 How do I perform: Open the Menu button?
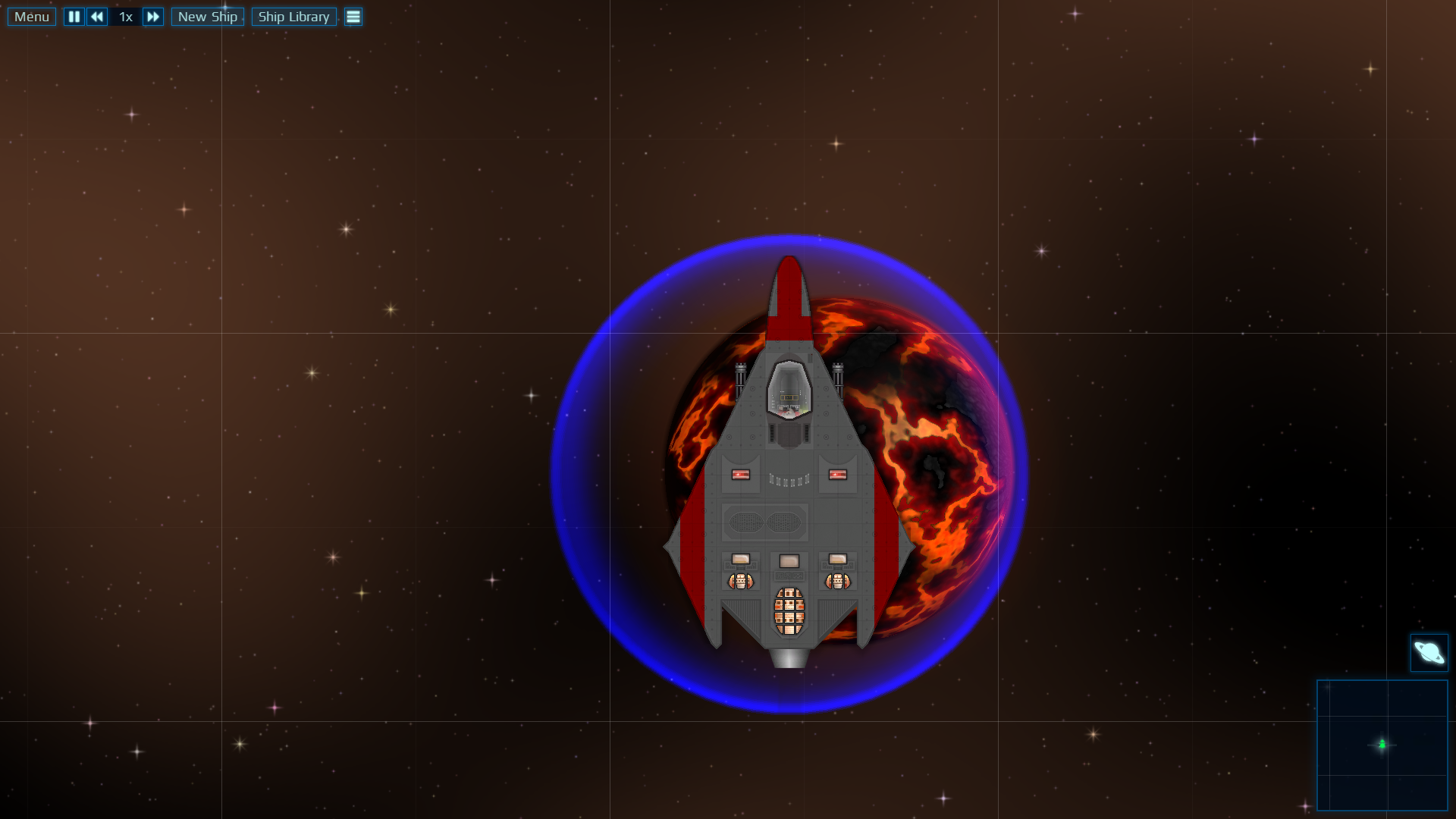tap(31, 17)
